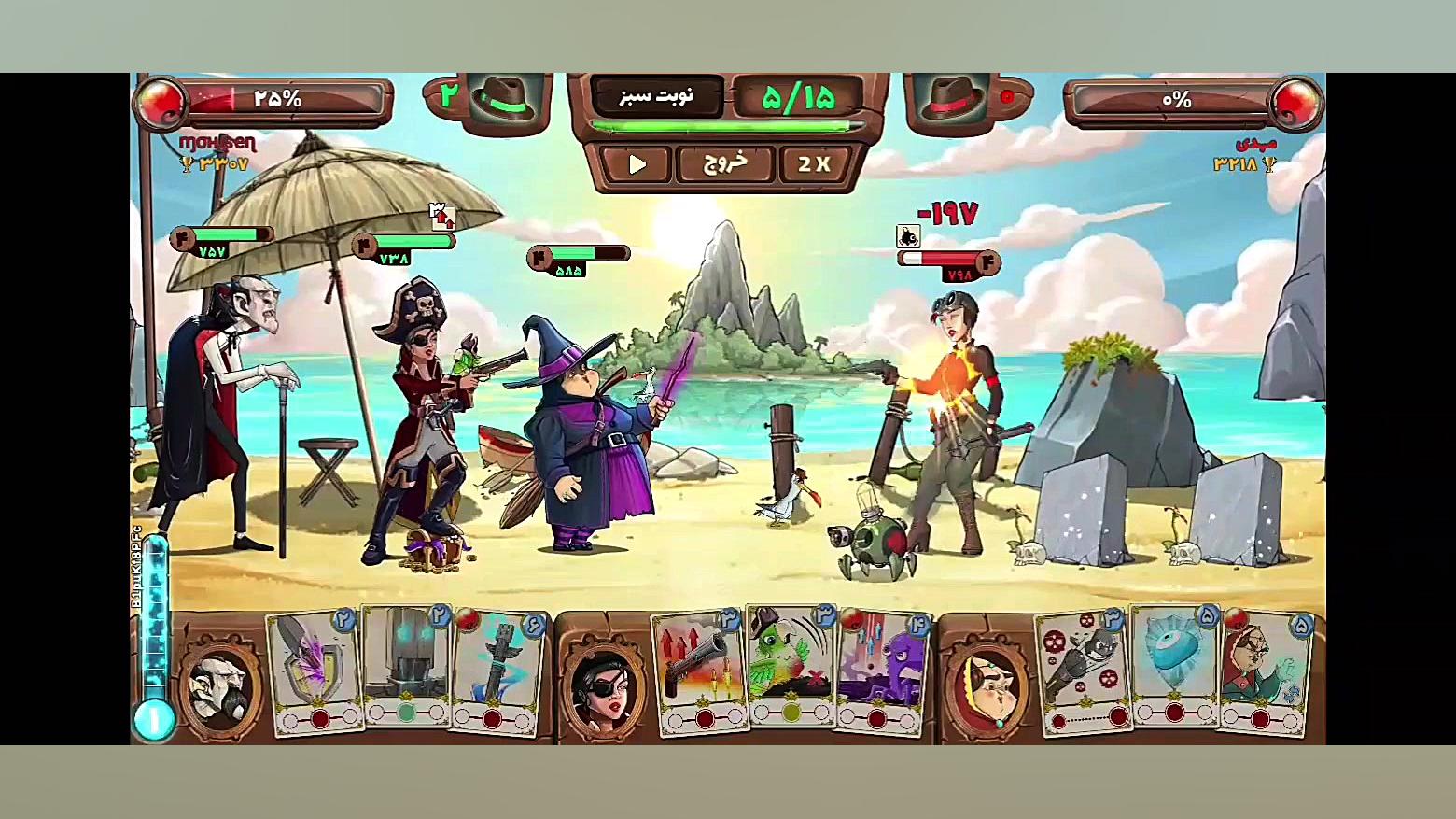Toggle the 2X speed button
The height and width of the screenshot is (819, 1456).
[x=814, y=164]
